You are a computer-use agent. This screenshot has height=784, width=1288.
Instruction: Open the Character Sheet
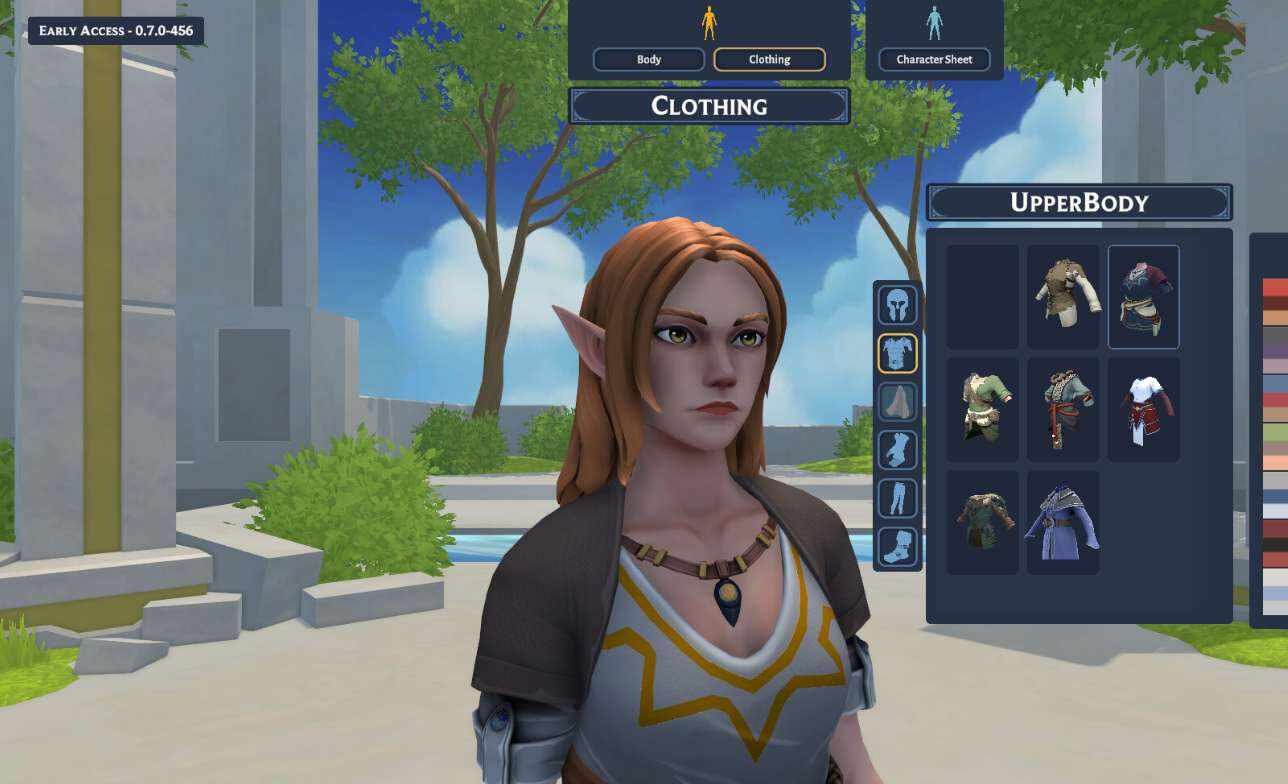click(934, 59)
